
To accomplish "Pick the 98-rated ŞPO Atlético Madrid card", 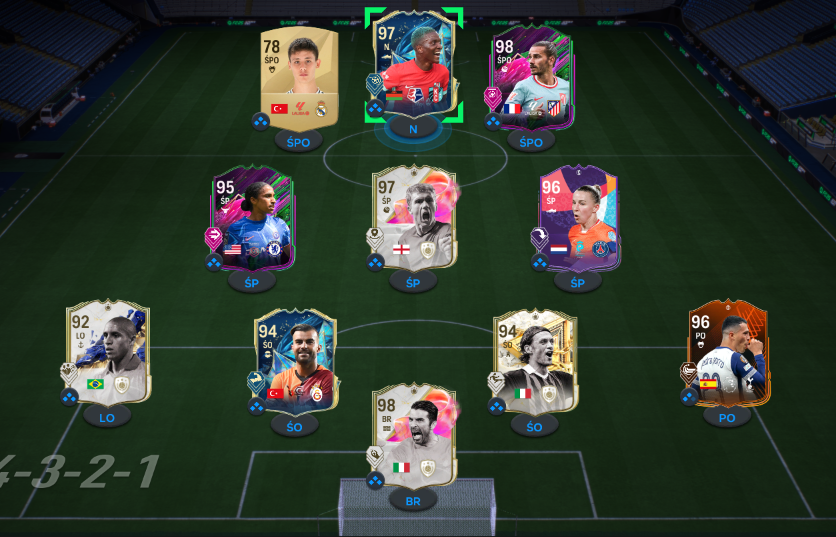I will point(529,78).
